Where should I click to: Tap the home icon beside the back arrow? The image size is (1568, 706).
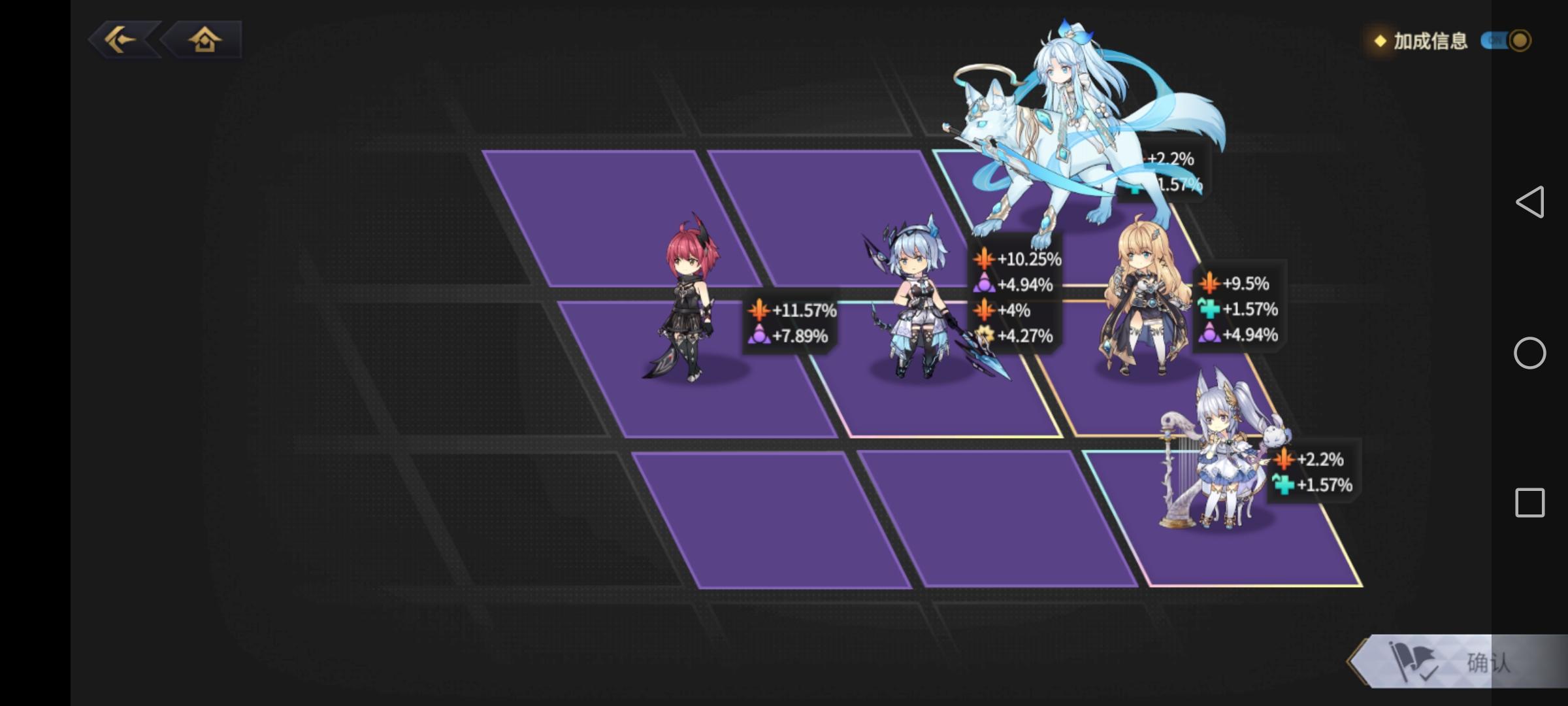pos(204,41)
